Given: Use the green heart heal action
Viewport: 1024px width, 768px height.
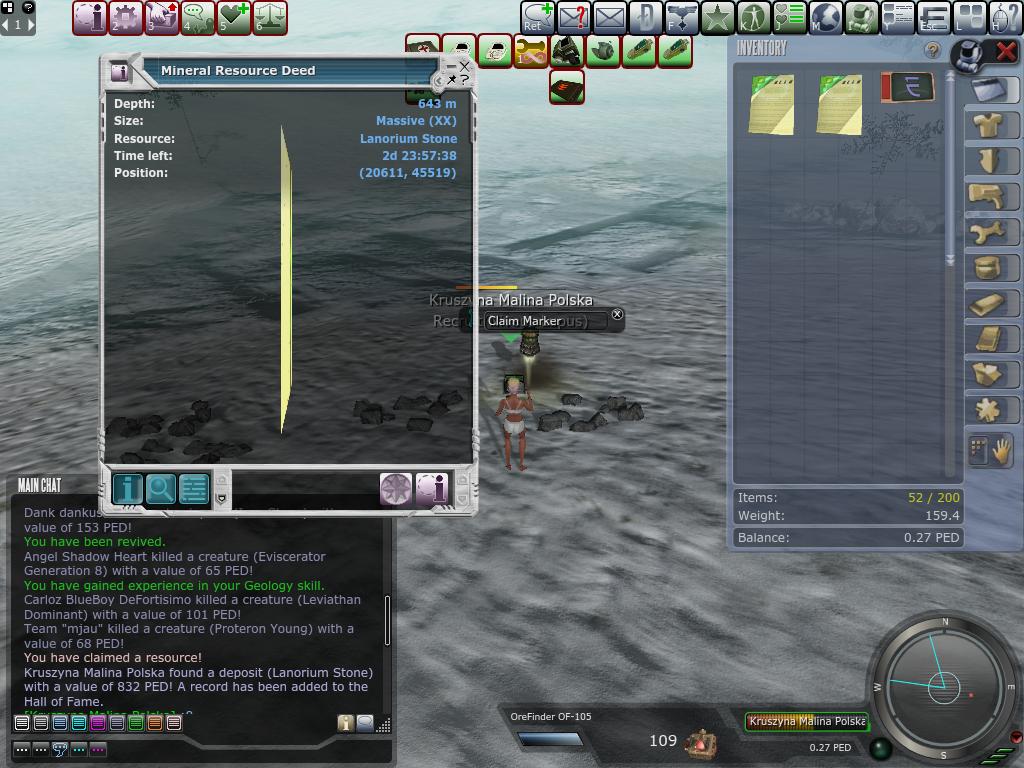Looking at the screenshot, I should coord(234,17).
